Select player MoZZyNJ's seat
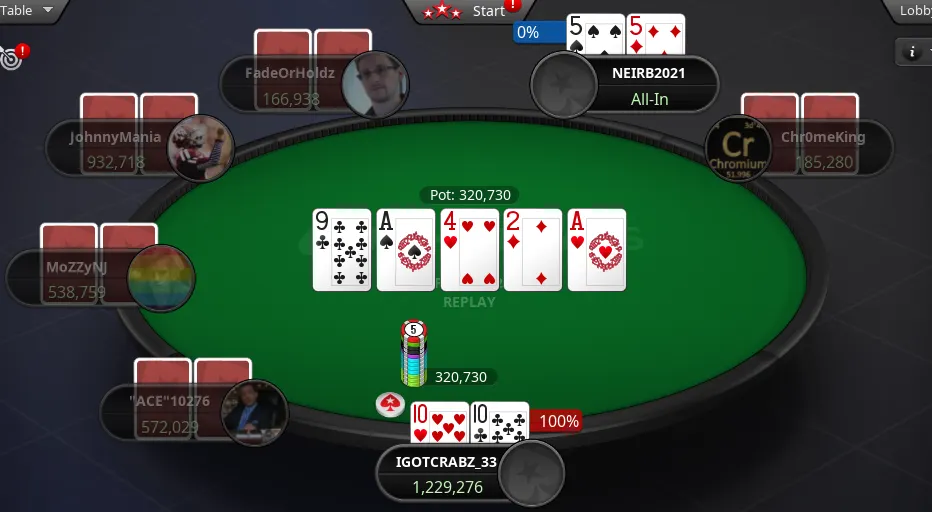932x512 pixels. point(70,279)
